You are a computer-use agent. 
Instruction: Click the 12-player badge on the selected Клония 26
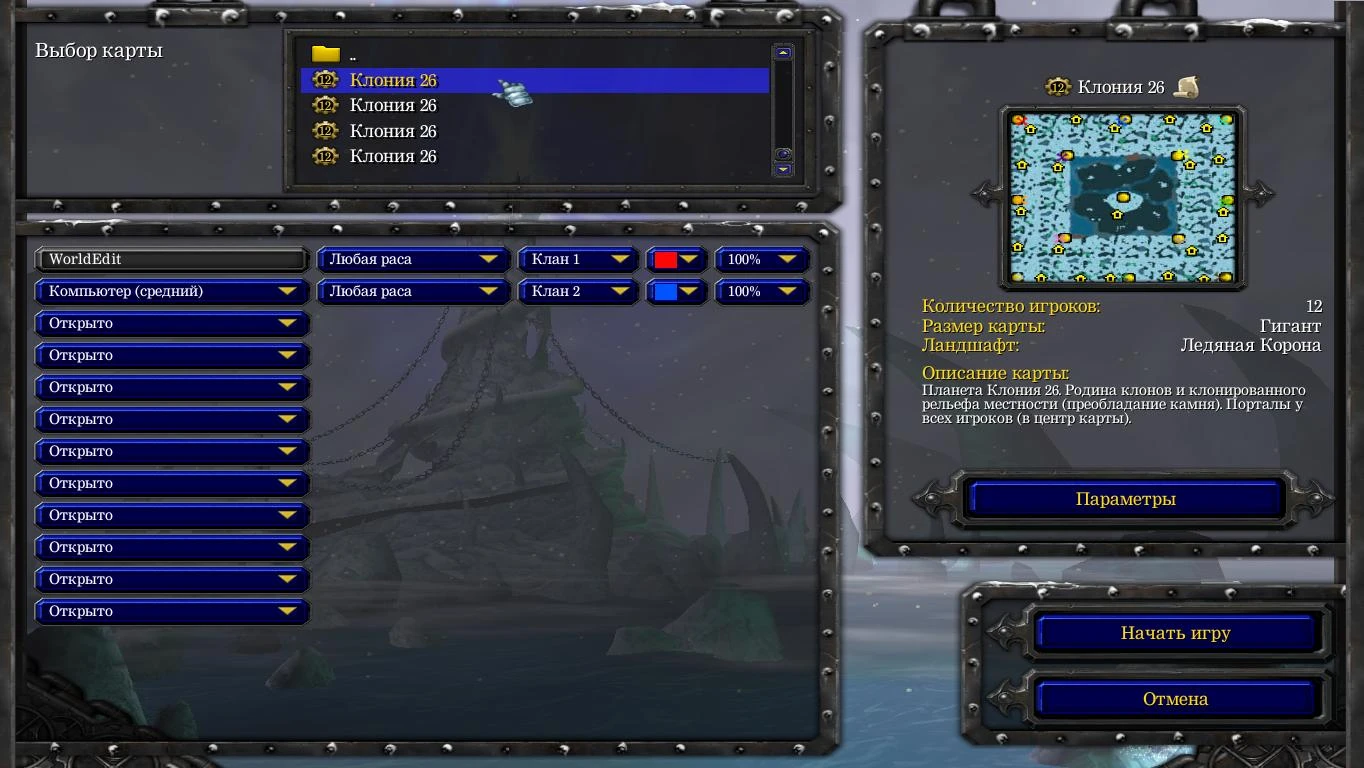pyautogui.click(x=324, y=79)
